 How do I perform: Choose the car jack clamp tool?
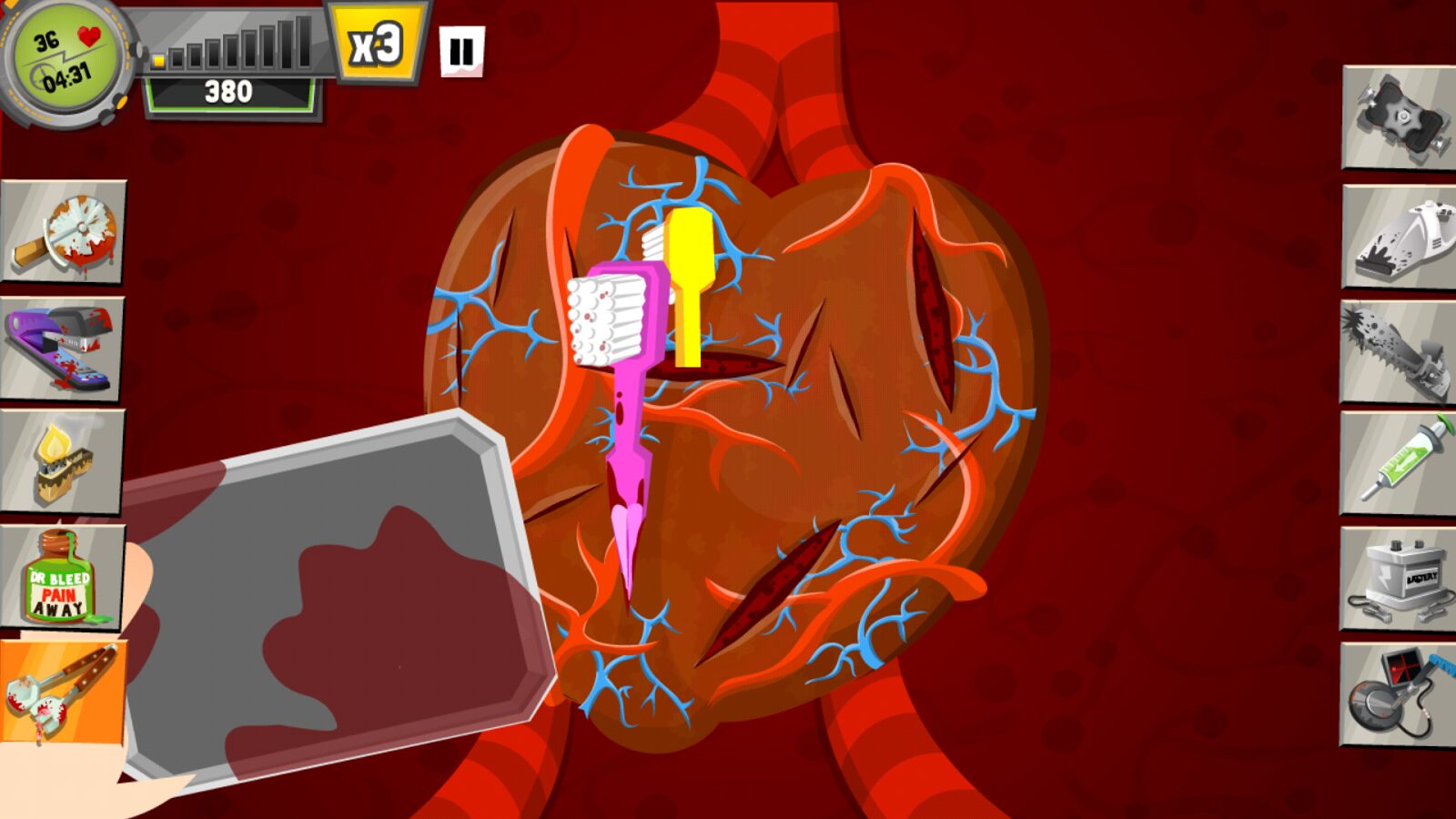click(x=1400, y=118)
